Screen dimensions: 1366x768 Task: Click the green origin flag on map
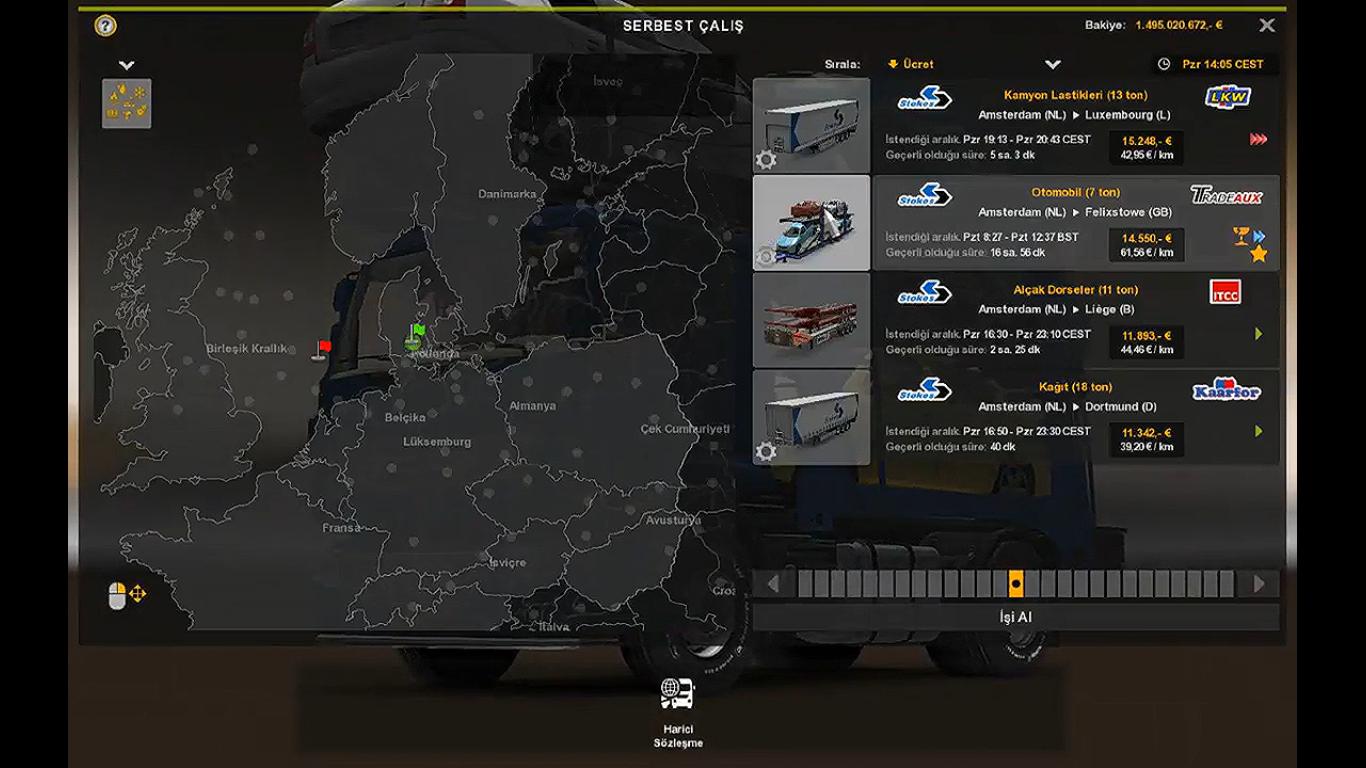pos(417,331)
